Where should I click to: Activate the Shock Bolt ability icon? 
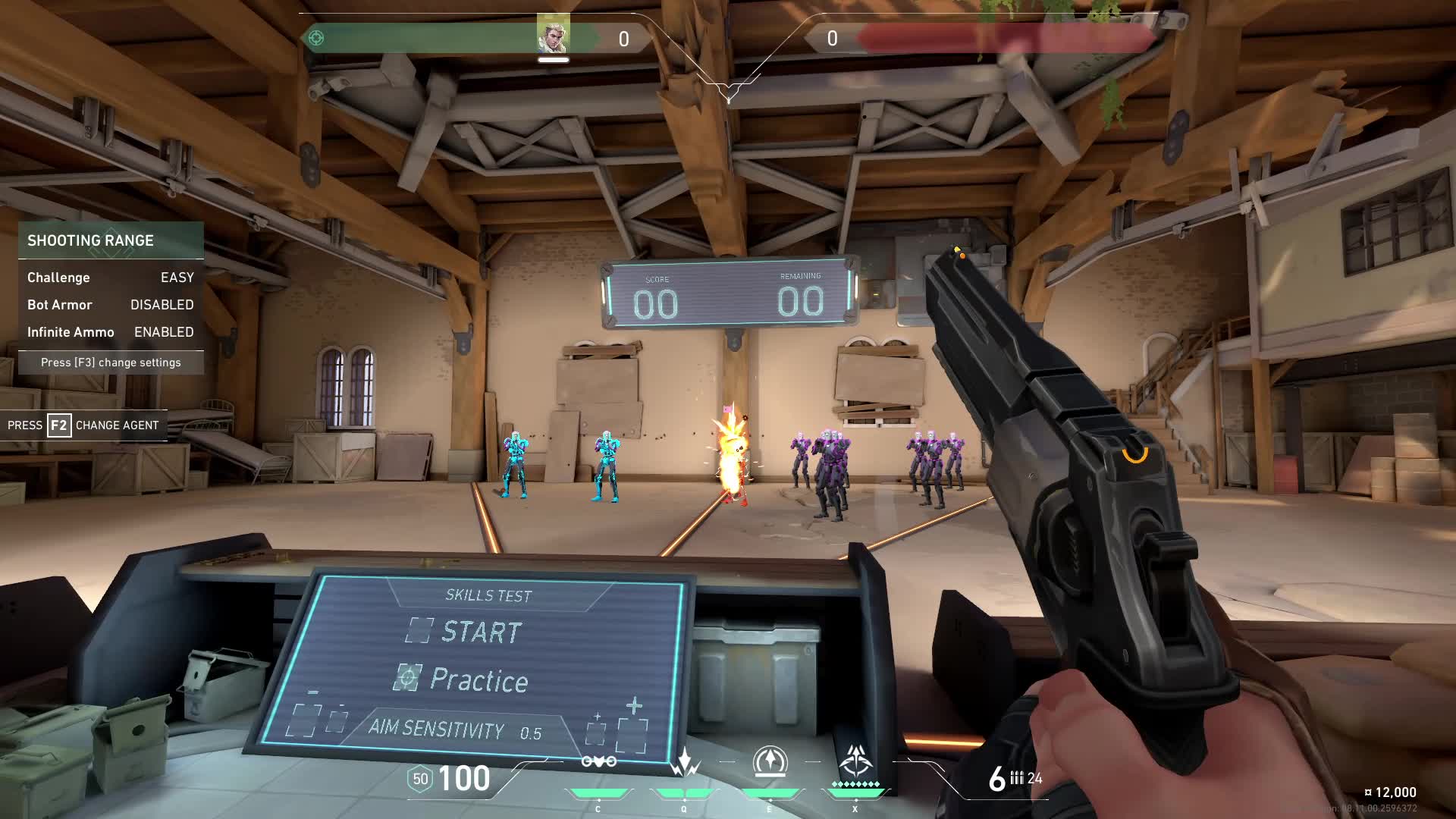(x=684, y=763)
